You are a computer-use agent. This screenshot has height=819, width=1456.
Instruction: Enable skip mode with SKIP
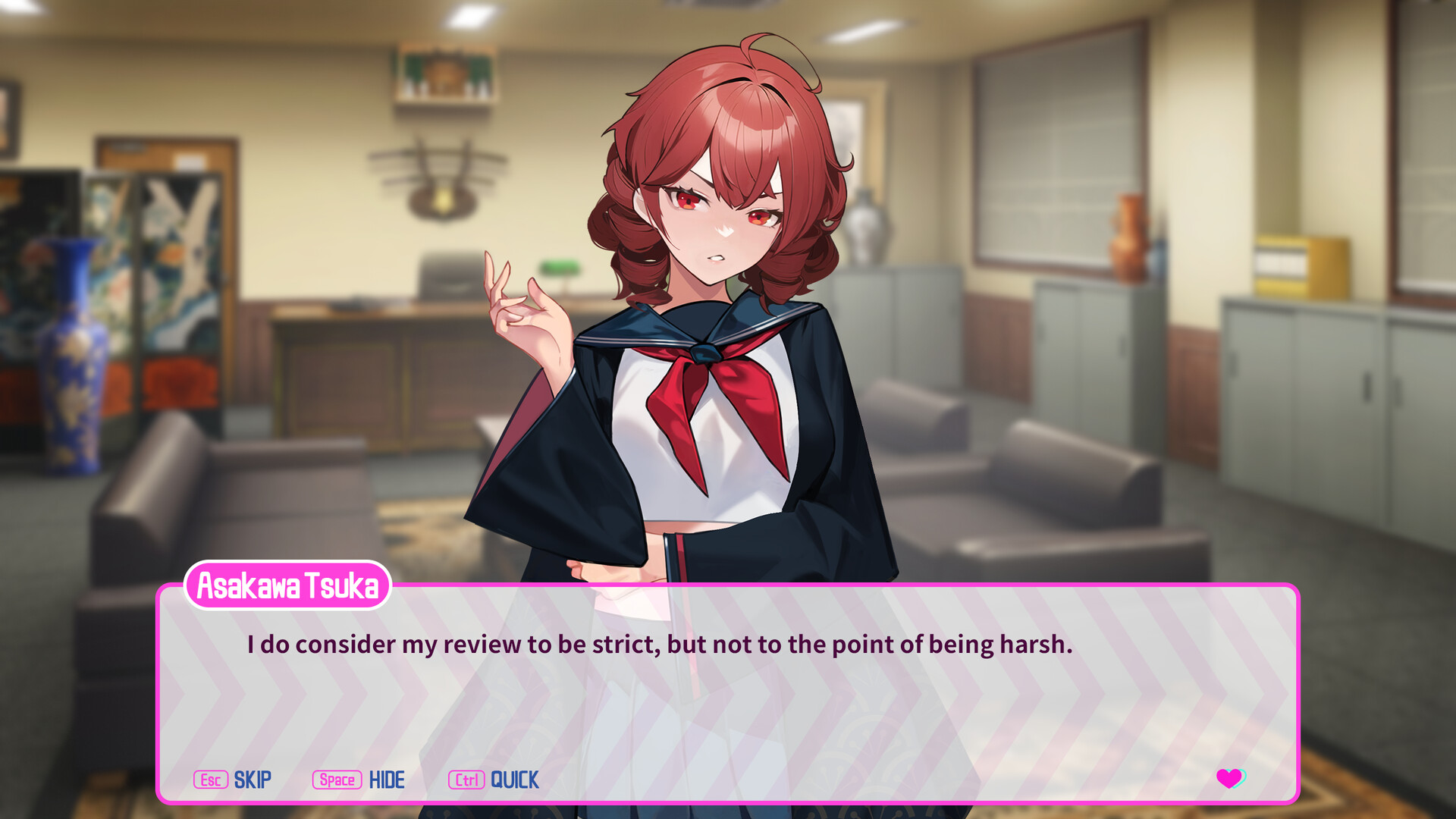pyautogui.click(x=252, y=780)
